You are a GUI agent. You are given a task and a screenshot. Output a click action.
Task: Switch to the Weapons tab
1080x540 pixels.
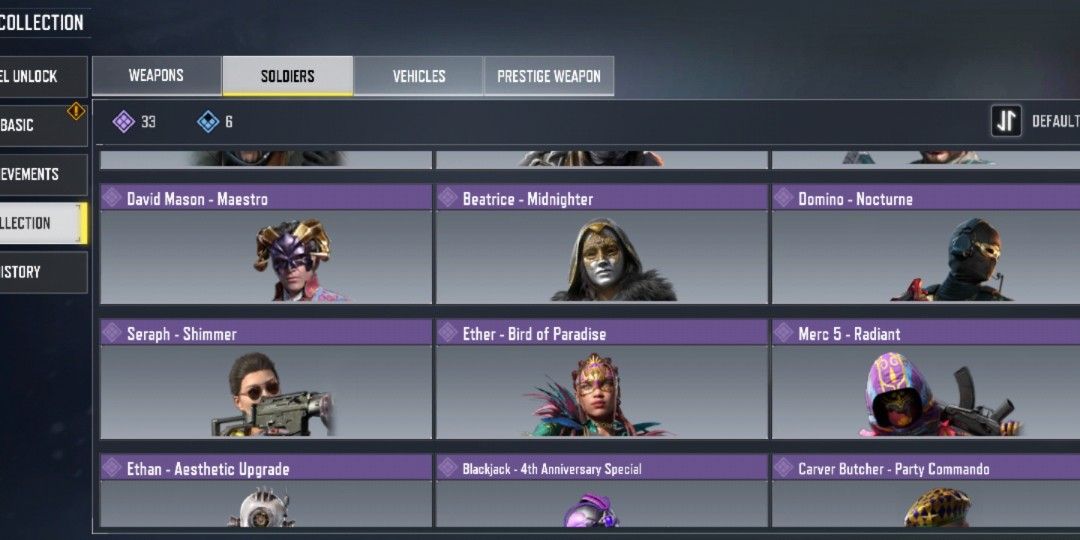(156, 76)
